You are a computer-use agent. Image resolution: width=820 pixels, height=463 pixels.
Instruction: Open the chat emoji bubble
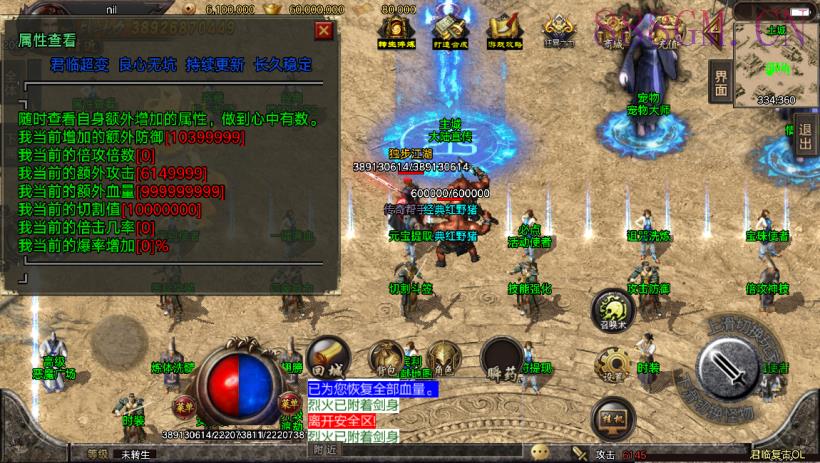(x=542, y=452)
